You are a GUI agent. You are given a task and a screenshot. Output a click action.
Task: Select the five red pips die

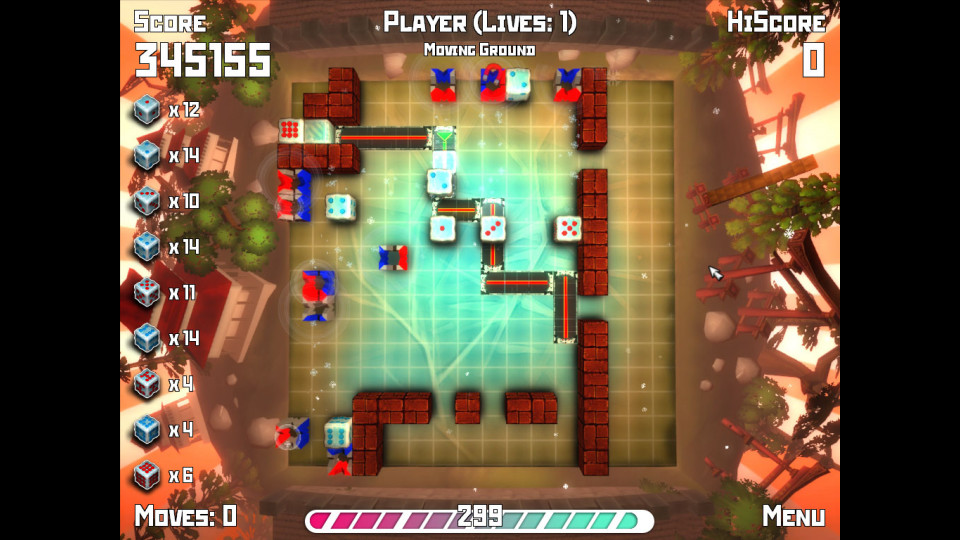pos(568,228)
